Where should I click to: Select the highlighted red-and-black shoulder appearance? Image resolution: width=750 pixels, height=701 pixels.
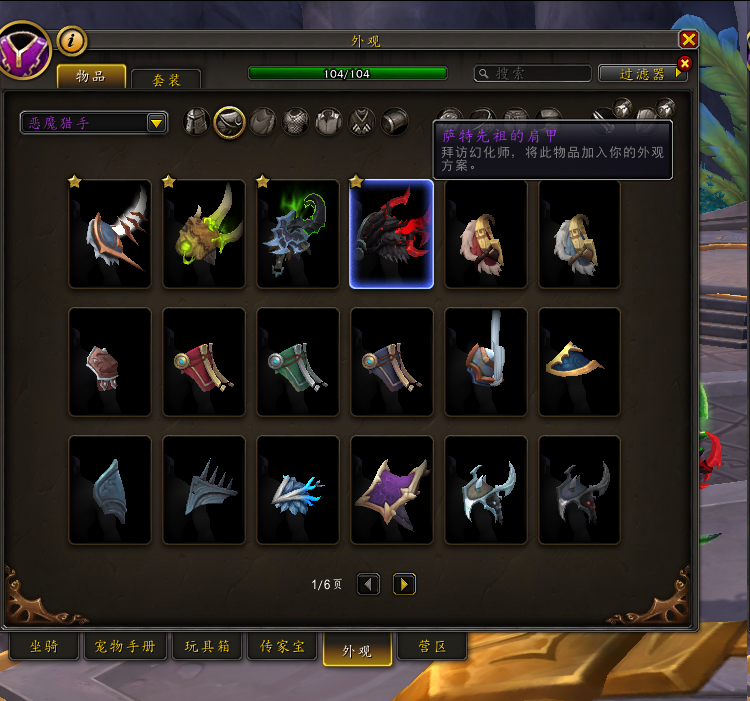pyautogui.click(x=391, y=234)
